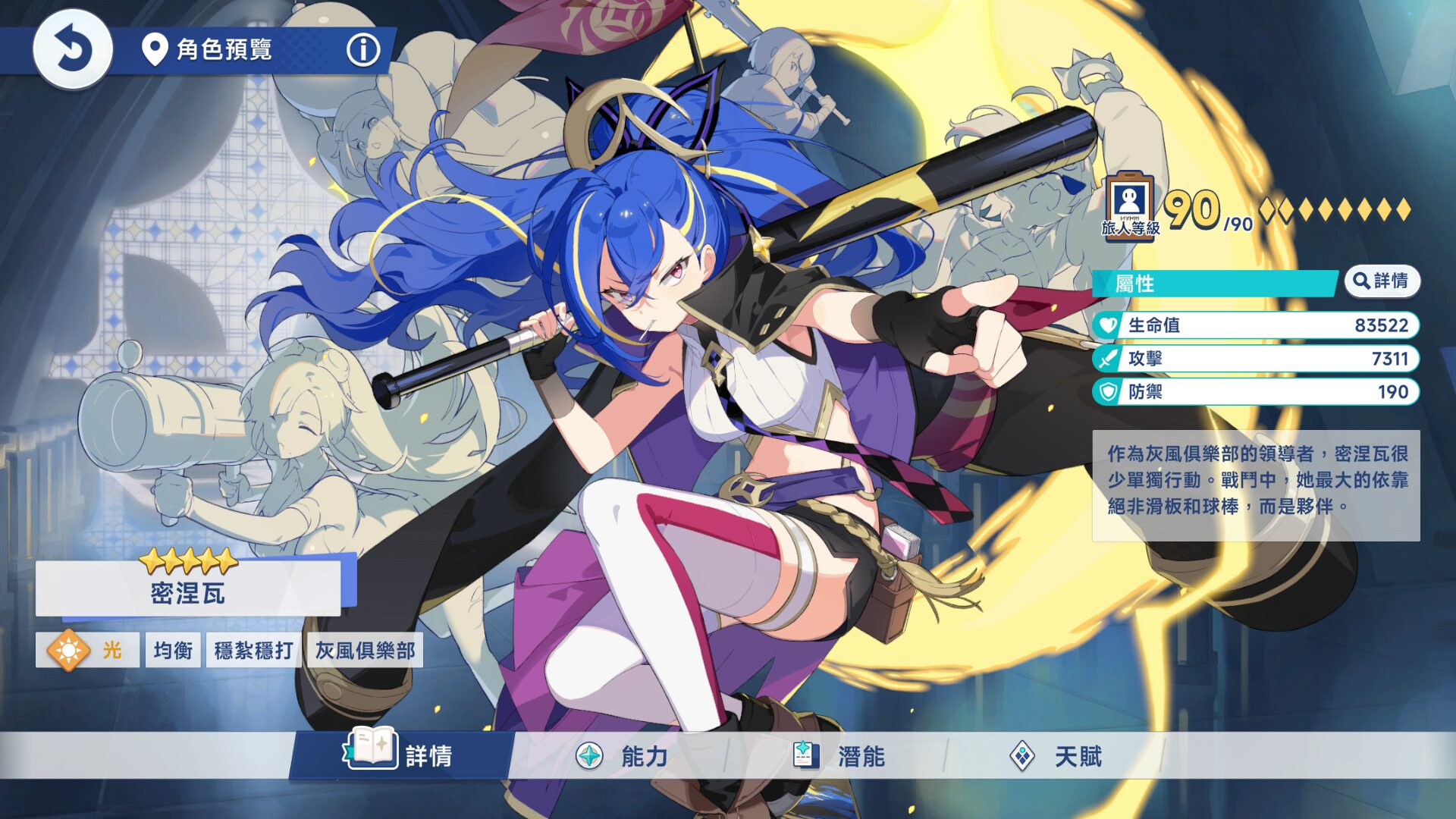Screen dimensions: 1456x819
Task: Select the 詳情 tab with book icon
Action: (x=400, y=755)
